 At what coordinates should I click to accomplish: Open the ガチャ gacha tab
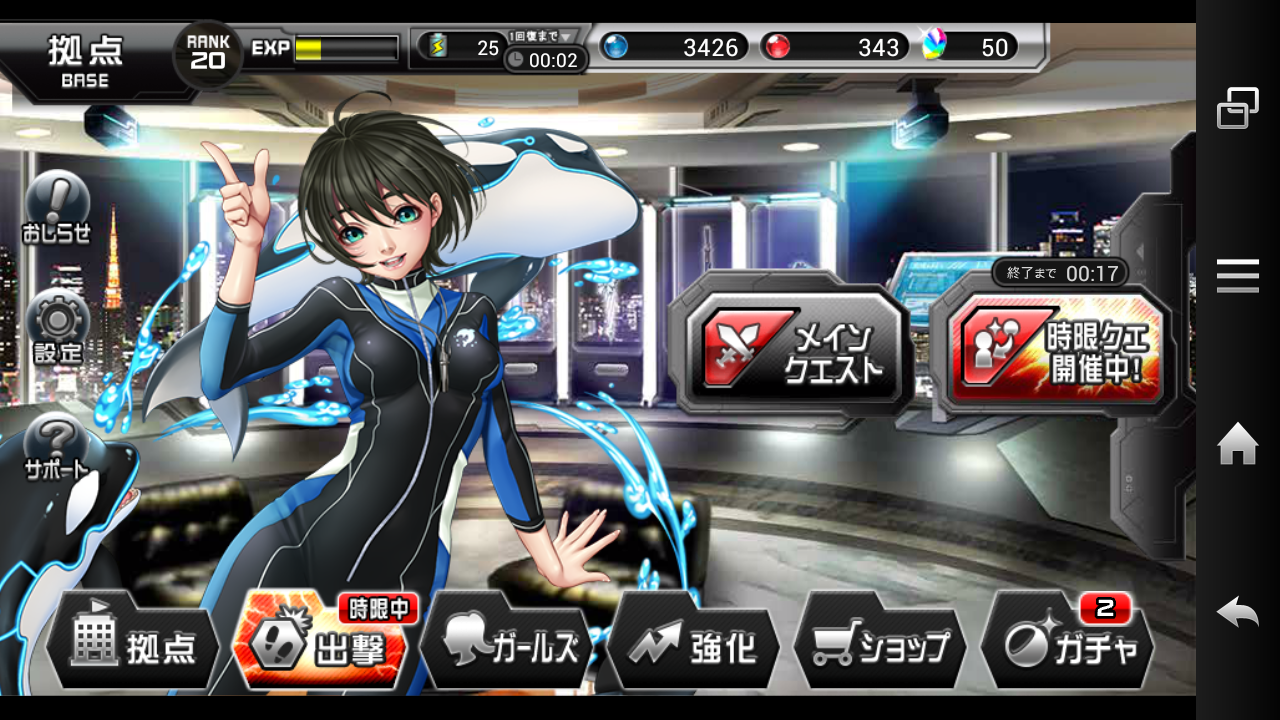[1068, 646]
